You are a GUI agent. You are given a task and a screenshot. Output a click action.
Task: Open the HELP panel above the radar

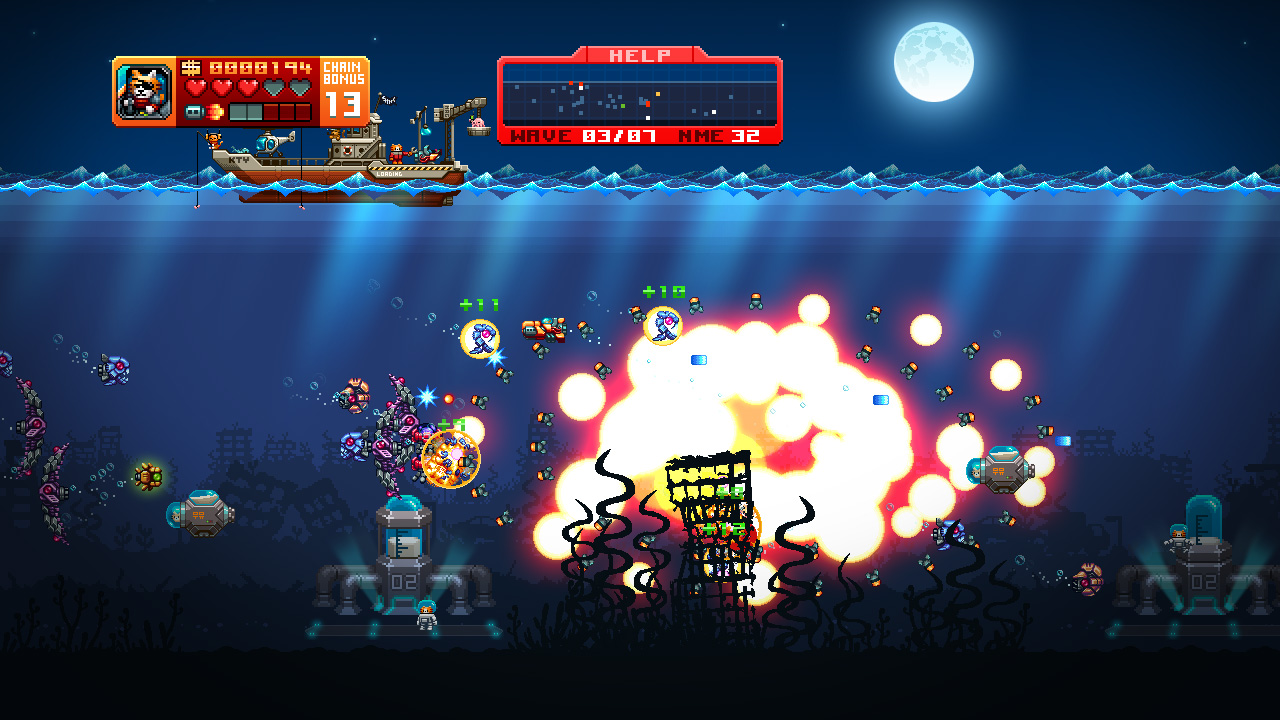(639, 55)
